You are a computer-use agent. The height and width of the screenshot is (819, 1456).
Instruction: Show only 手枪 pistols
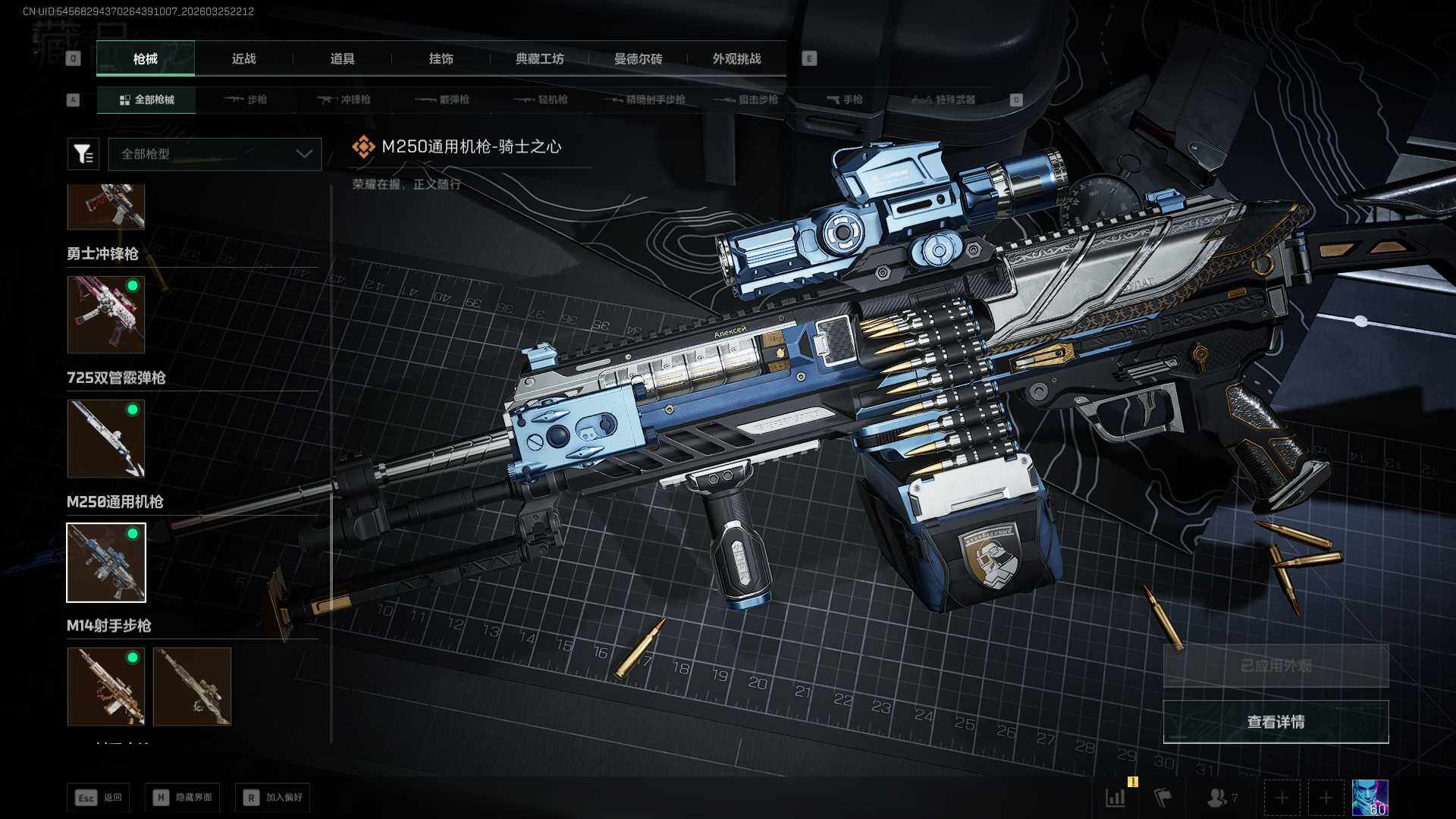point(845,99)
